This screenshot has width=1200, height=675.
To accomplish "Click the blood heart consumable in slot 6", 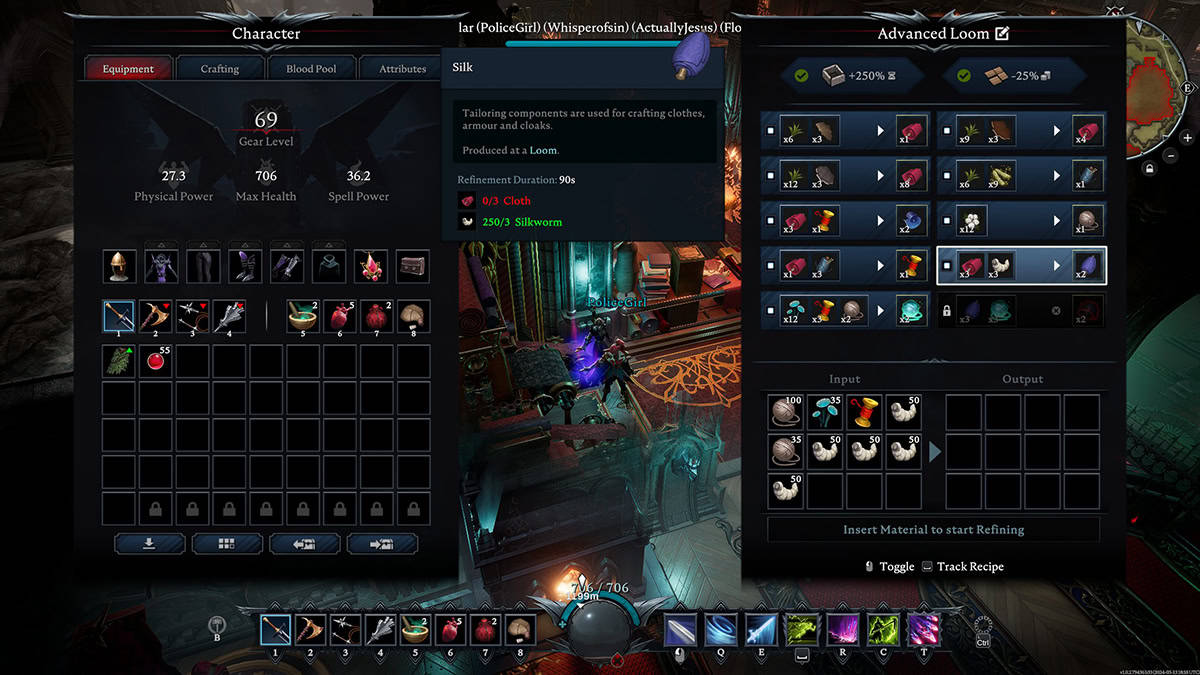I will [x=339, y=316].
